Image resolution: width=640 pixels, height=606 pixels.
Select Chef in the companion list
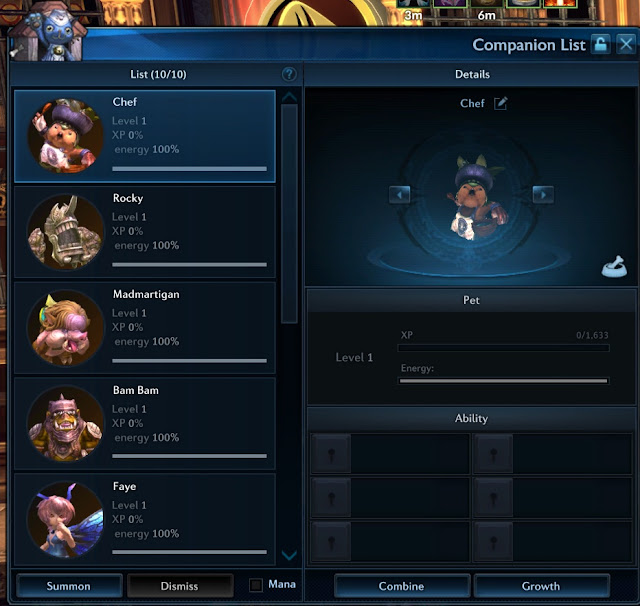(145, 136)
